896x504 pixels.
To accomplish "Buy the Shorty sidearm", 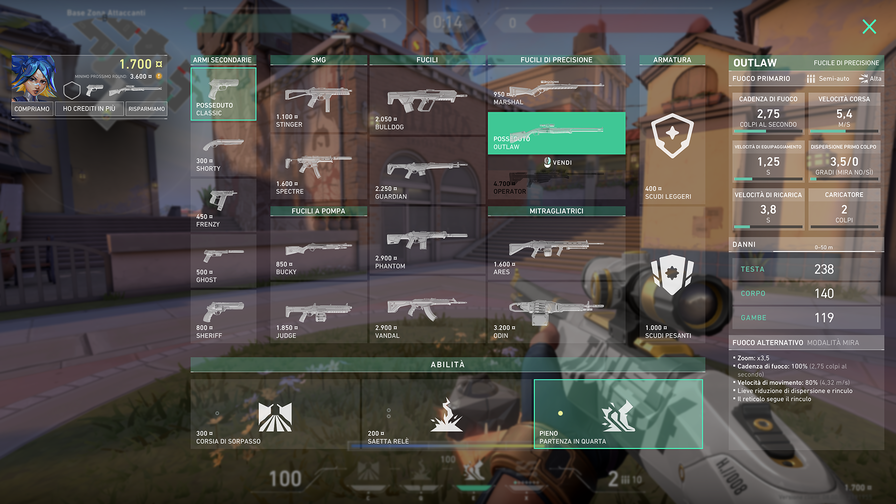I will [223, 153].
